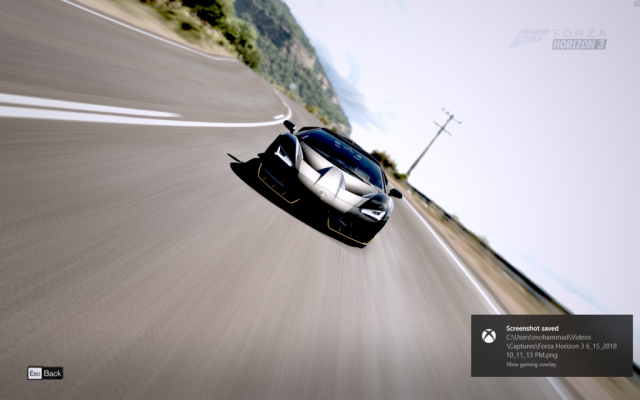Open the Screenshot saved Xbox notification

click(x=551, y=346)
